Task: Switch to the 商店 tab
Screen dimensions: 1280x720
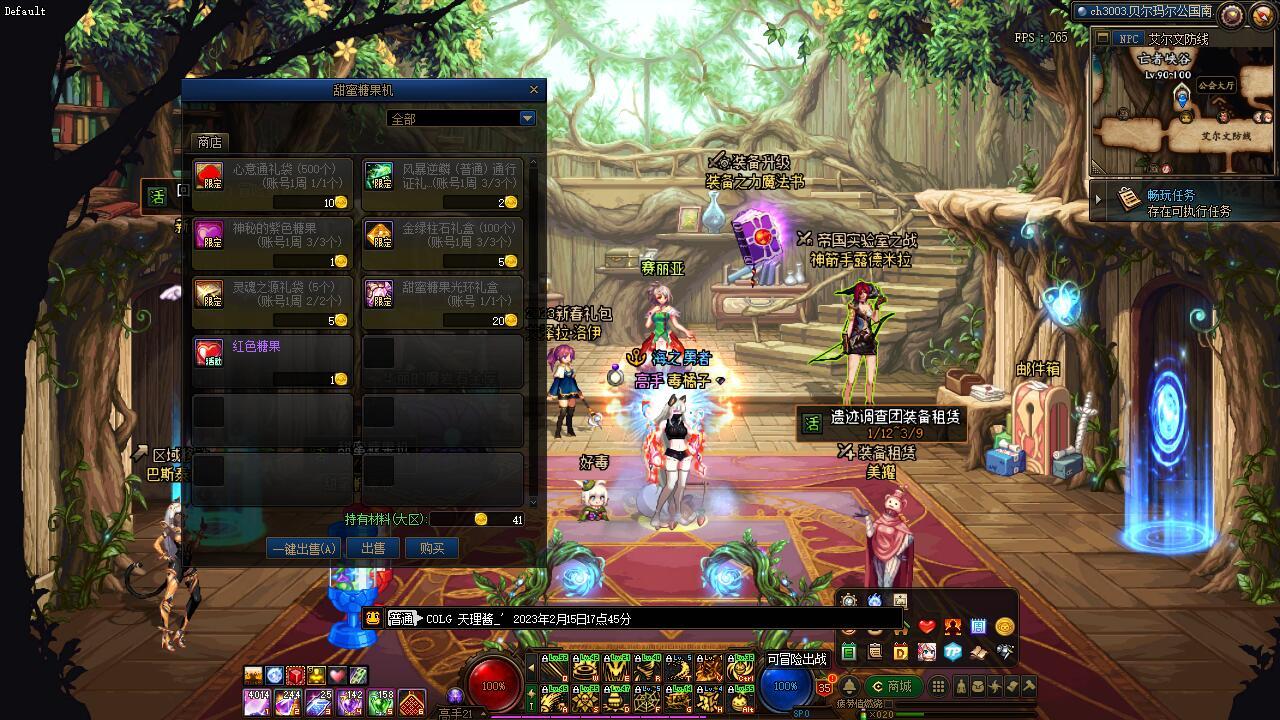Action: pyautogui.click(x=210, y=143)
